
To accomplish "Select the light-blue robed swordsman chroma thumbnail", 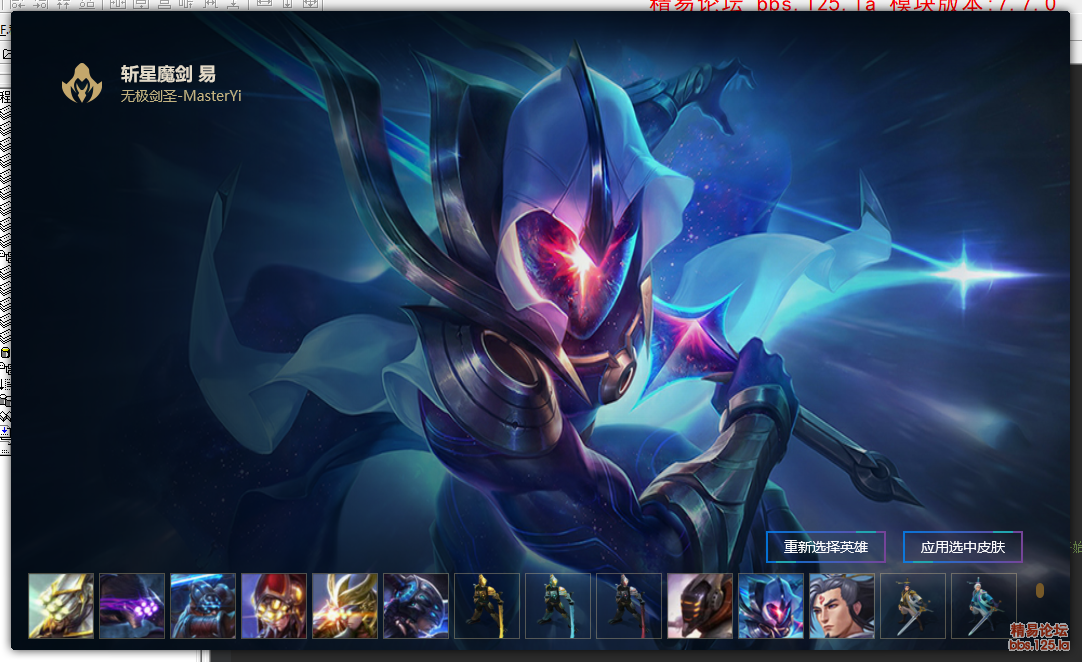I will coord(984,605).
